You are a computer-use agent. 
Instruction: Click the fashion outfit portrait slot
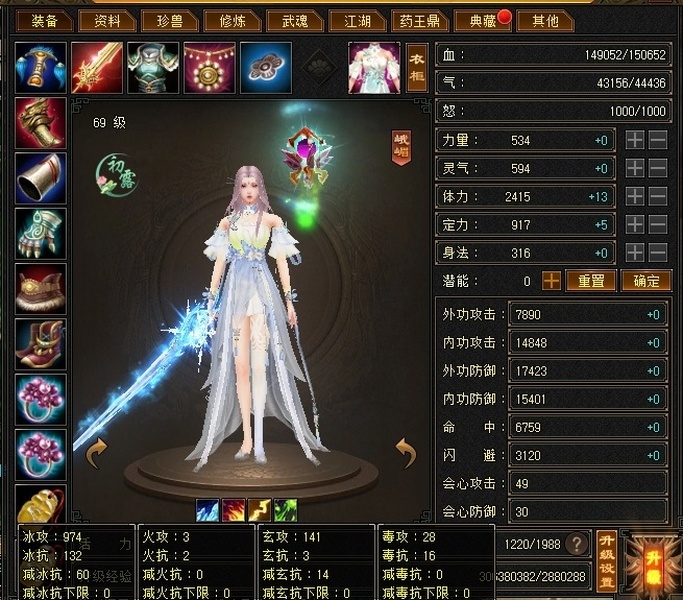(x=373, y=67)
